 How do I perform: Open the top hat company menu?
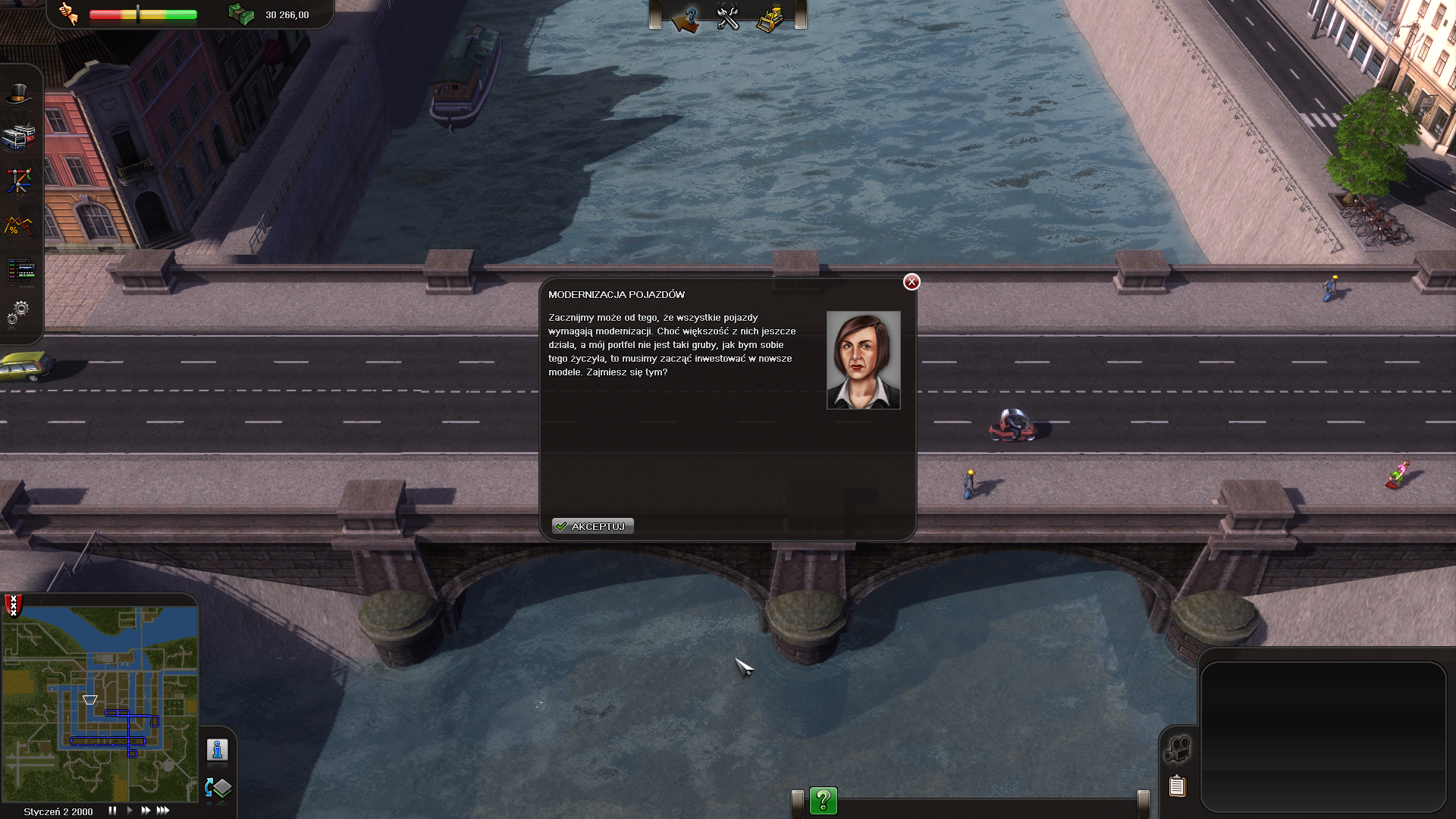point(19,94)
